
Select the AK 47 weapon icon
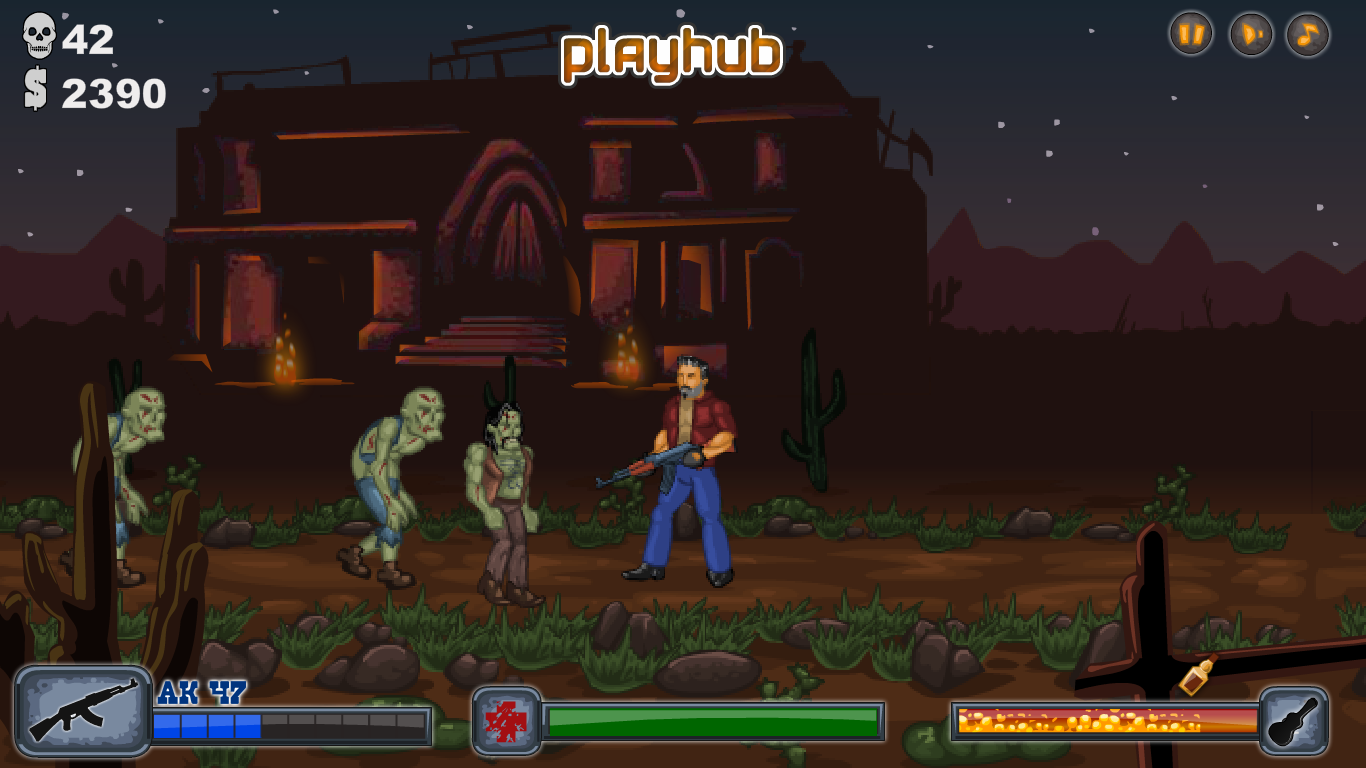click(85, 714)
